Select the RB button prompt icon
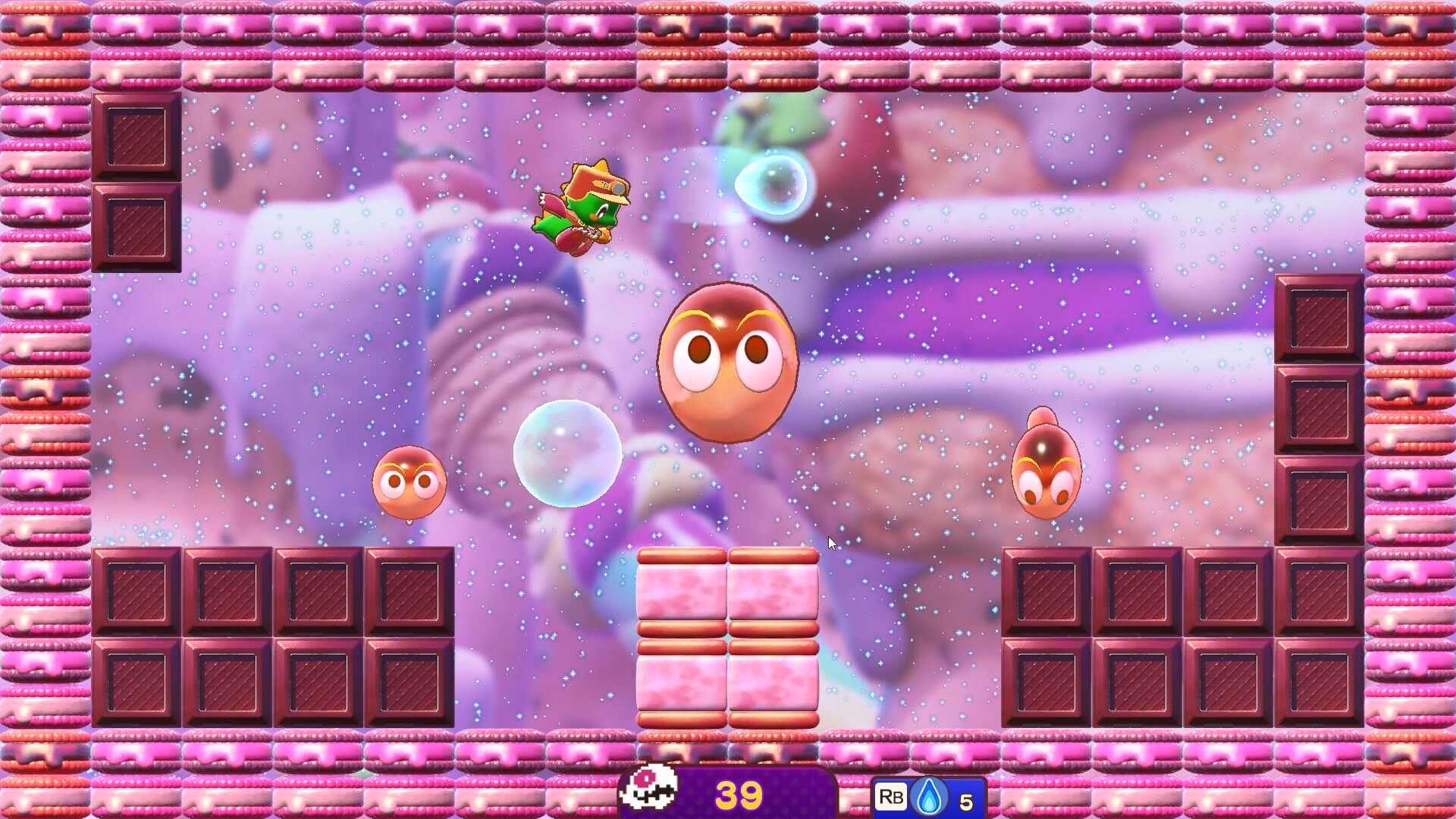1456x819 pixels. pyautogui.click(x=892, y=797)
